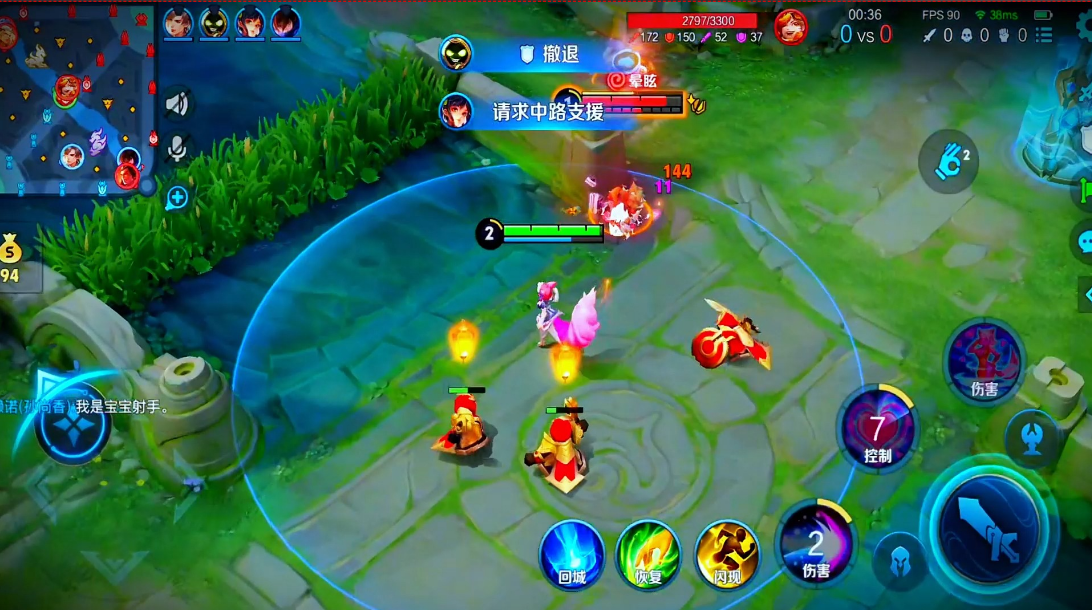Tap the 伤害 skill showing cooldown 2
Viewport: 1092px width, 610px height.
816,545
